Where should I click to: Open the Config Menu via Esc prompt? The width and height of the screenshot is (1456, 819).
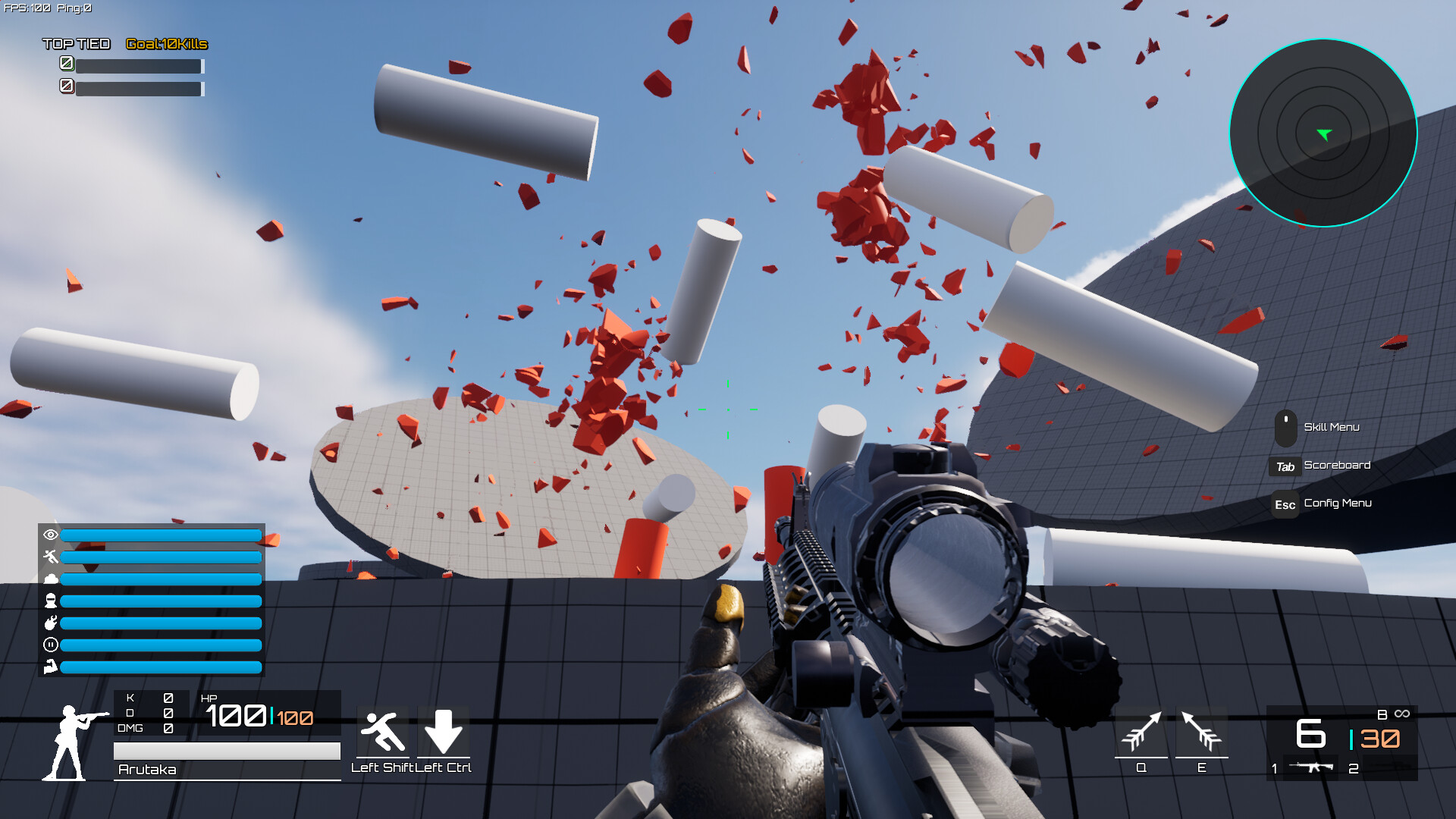pos(1285,504)
